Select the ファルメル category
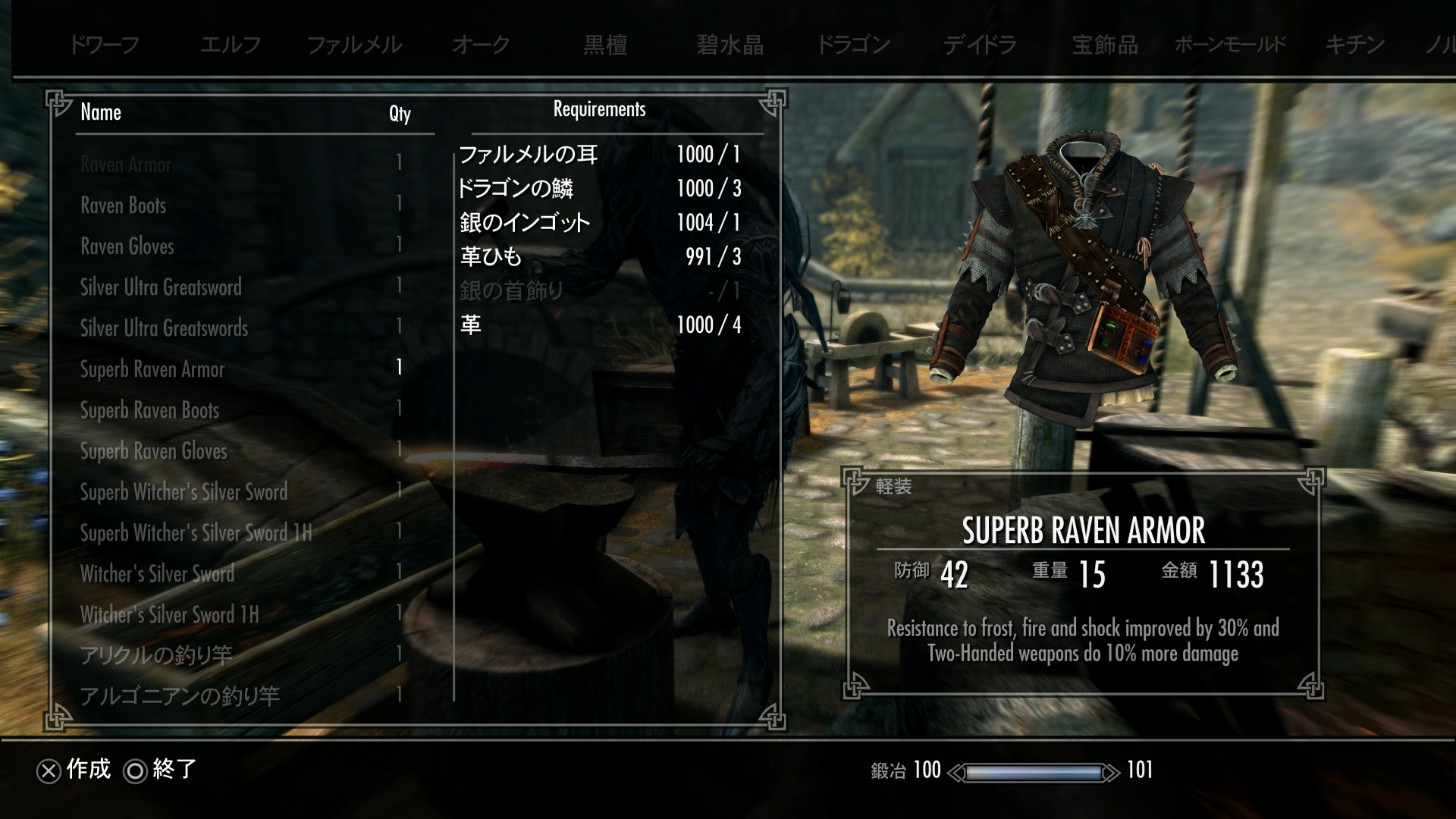The height and width of the screenshot is (819, 1456). (354, 45)
